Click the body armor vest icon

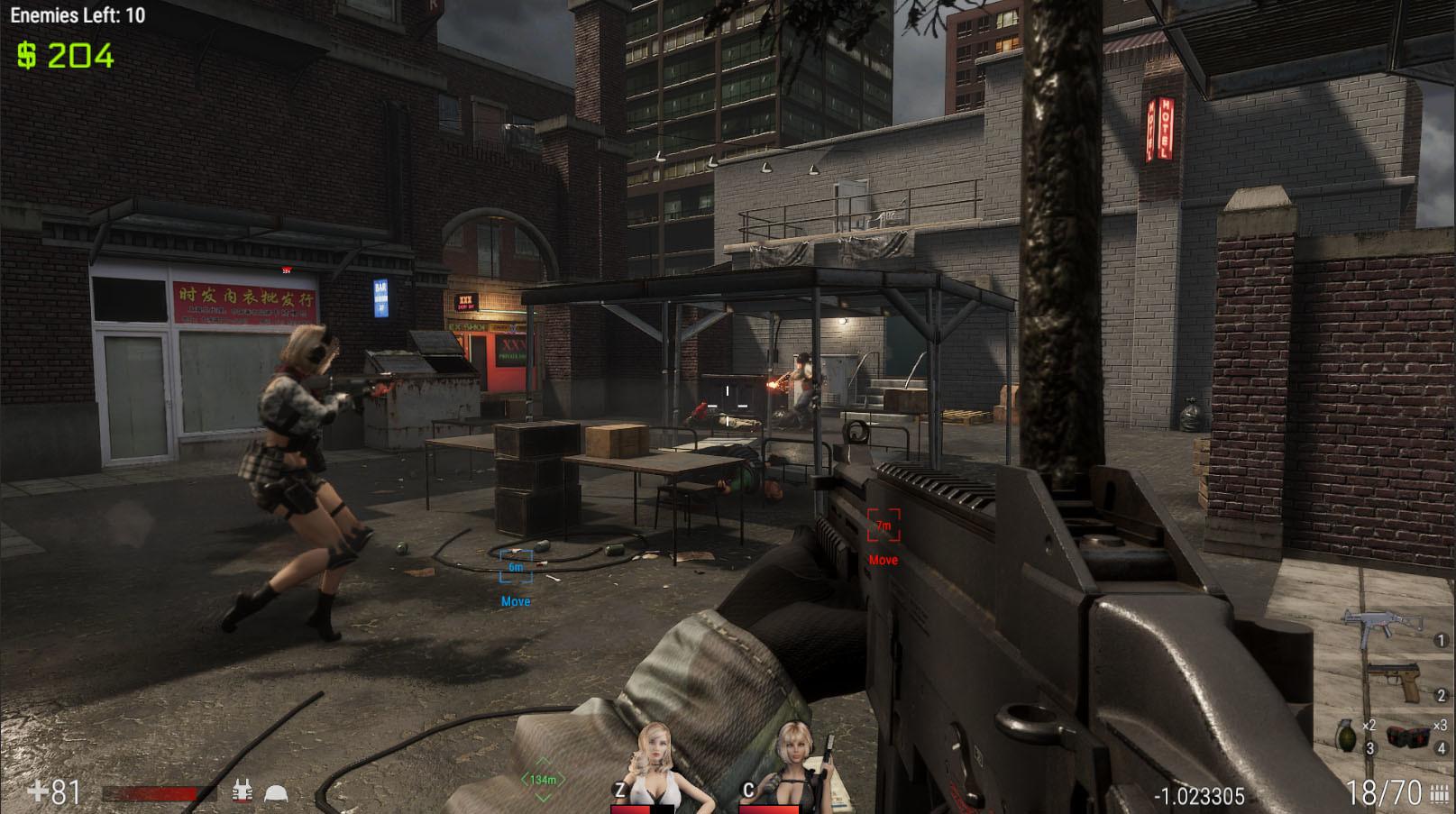coord(242,792)
